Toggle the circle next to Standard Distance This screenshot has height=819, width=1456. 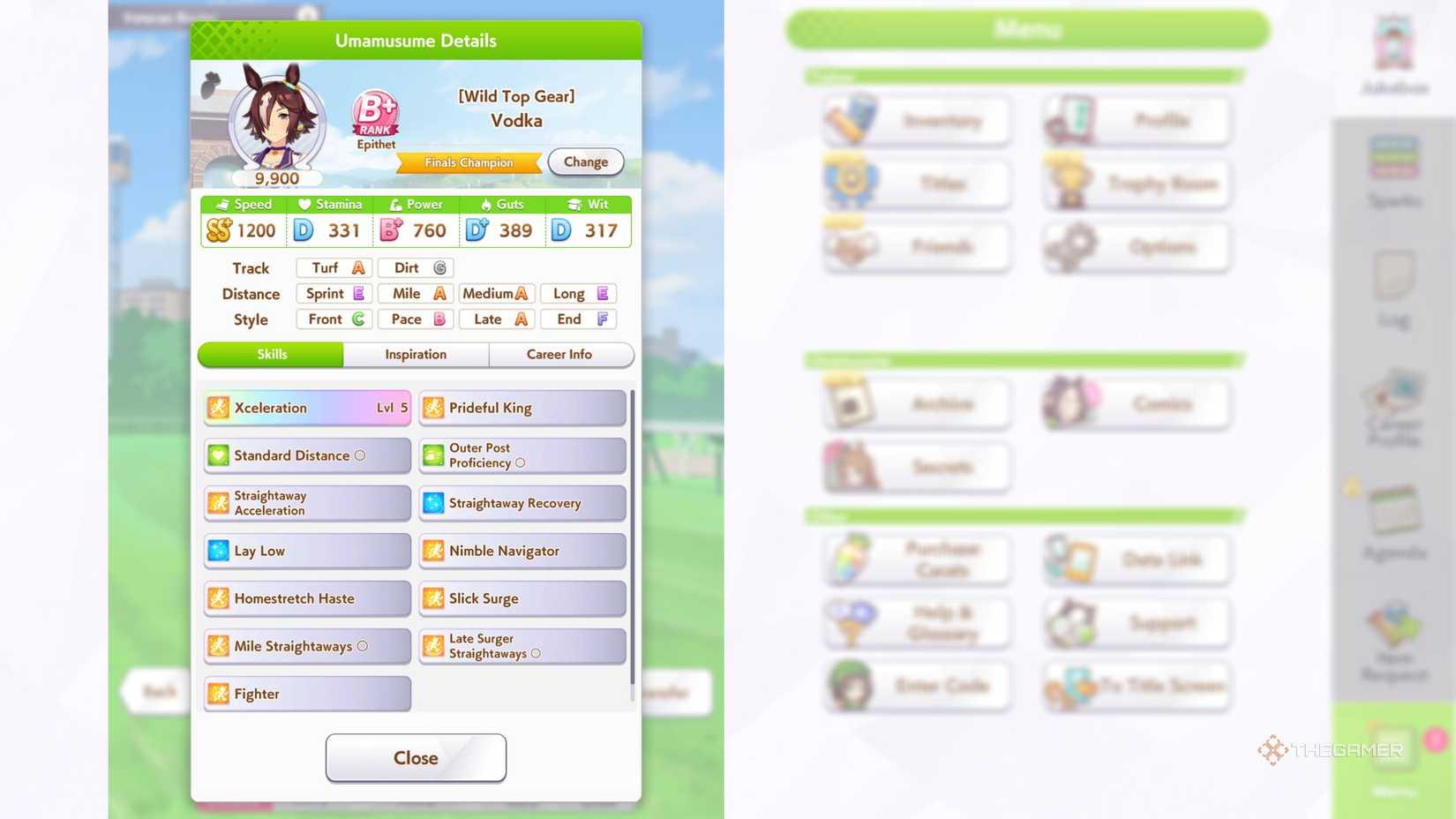coord(360,455)
